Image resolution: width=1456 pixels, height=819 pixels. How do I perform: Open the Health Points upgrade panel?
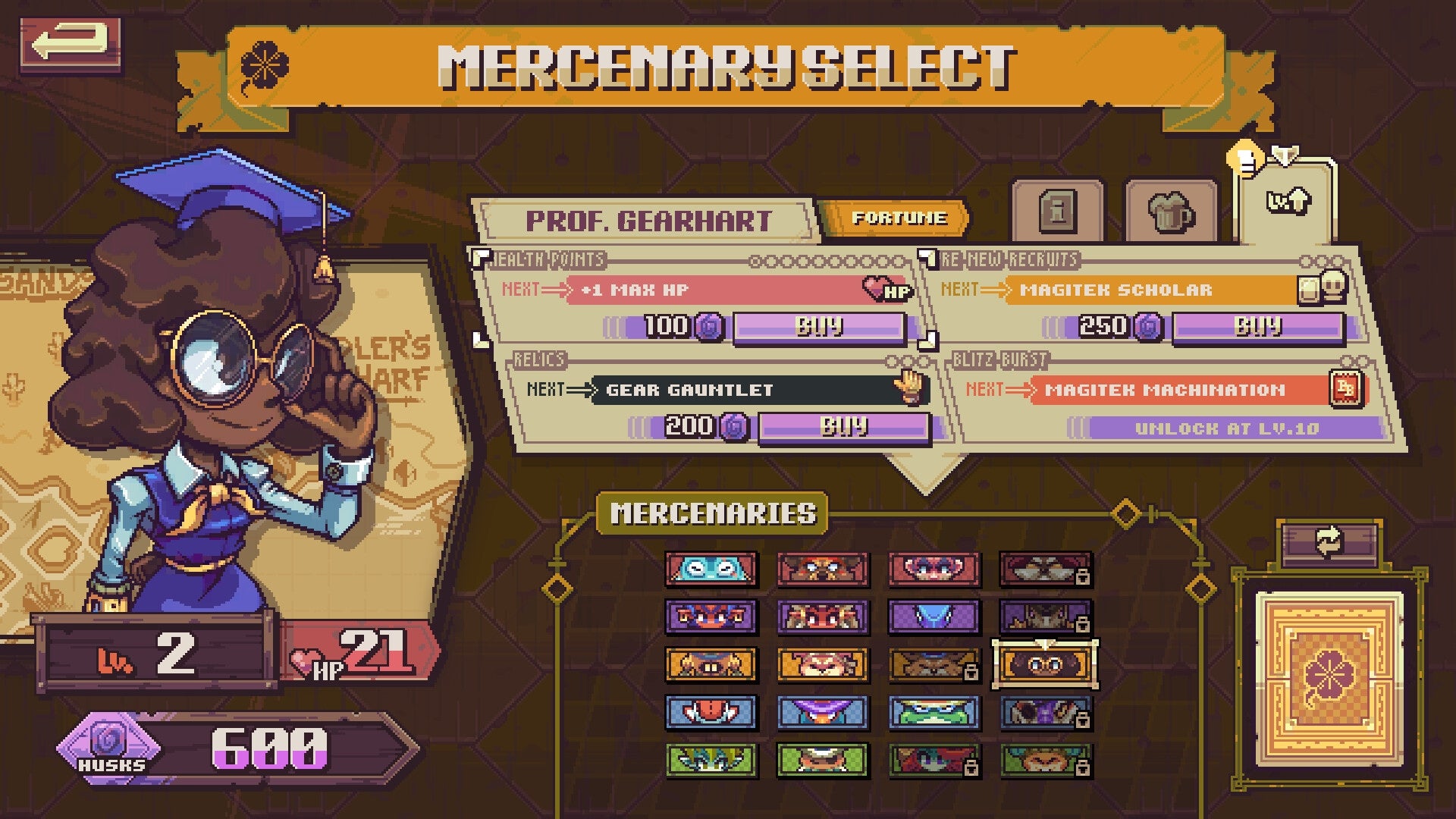(x=551, y=258)
